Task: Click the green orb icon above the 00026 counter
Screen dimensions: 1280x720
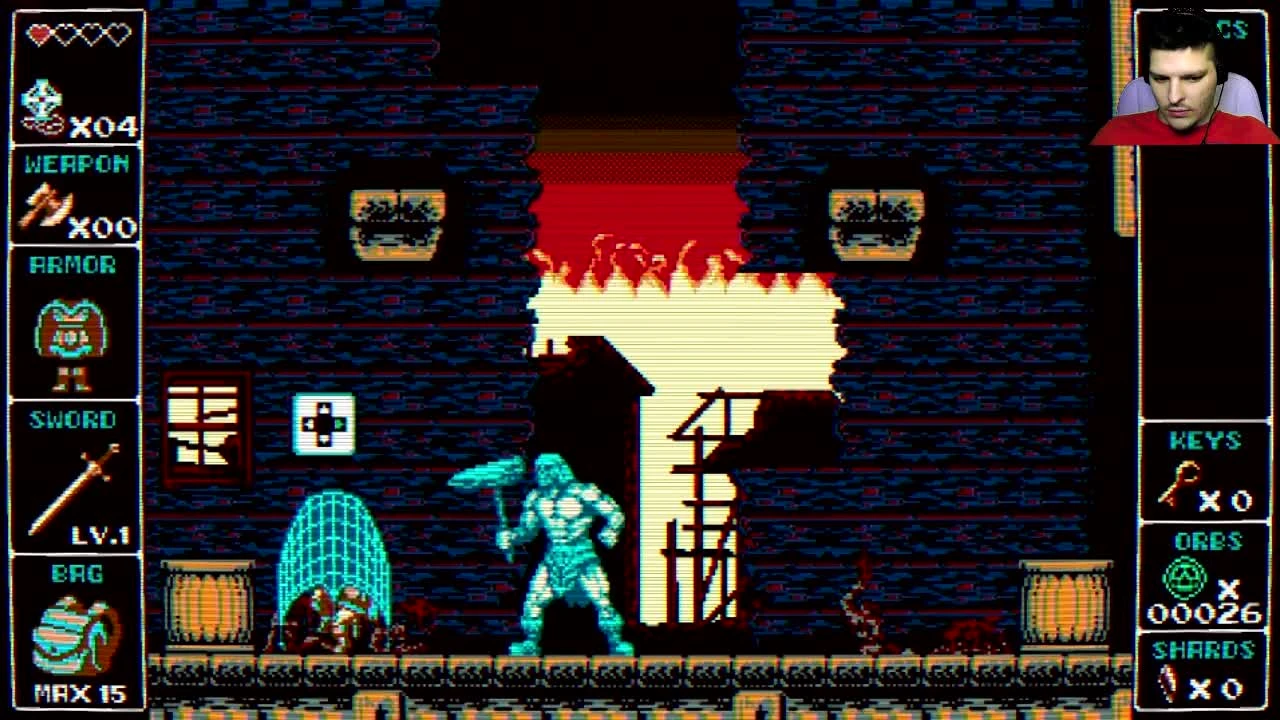Action: 1186,578
